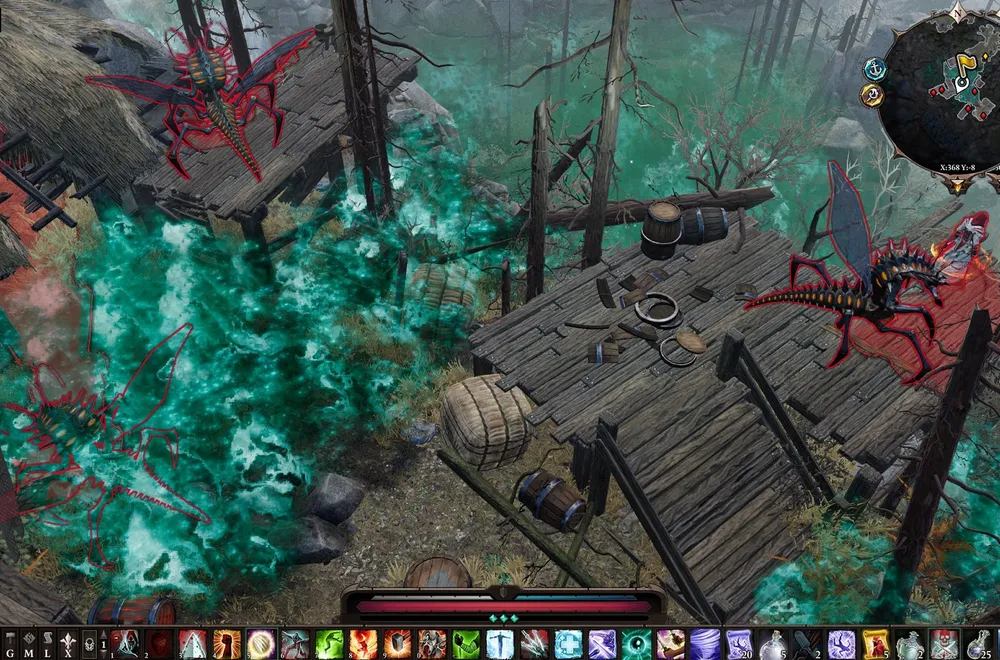Image resolution: width=1000 pixels, height=660 pixels.
Task: Activate the green running figure skill
Action: point(329,643)
